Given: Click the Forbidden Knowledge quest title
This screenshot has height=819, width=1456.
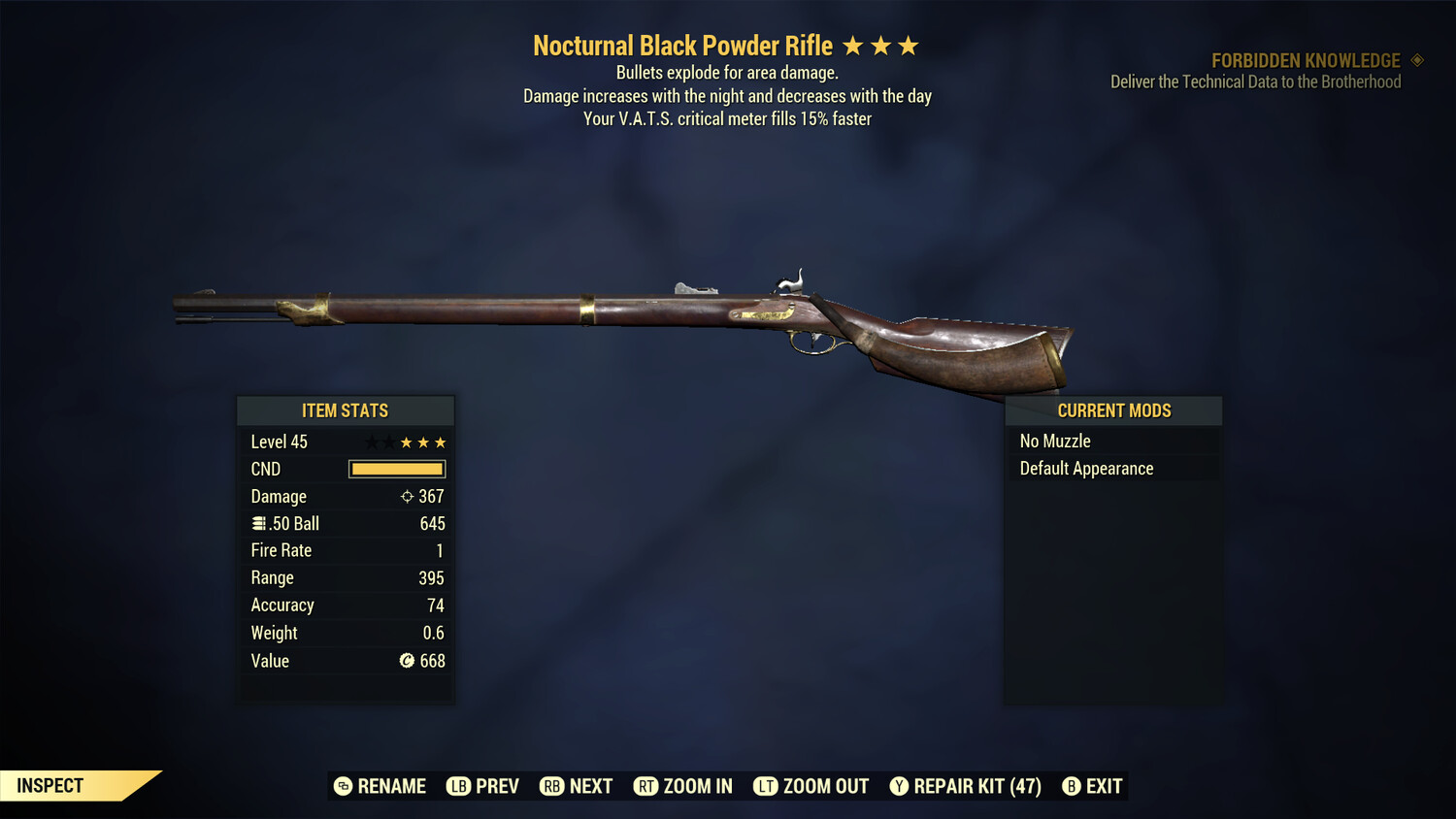Looking at the screenshot, I should 1305,60.
